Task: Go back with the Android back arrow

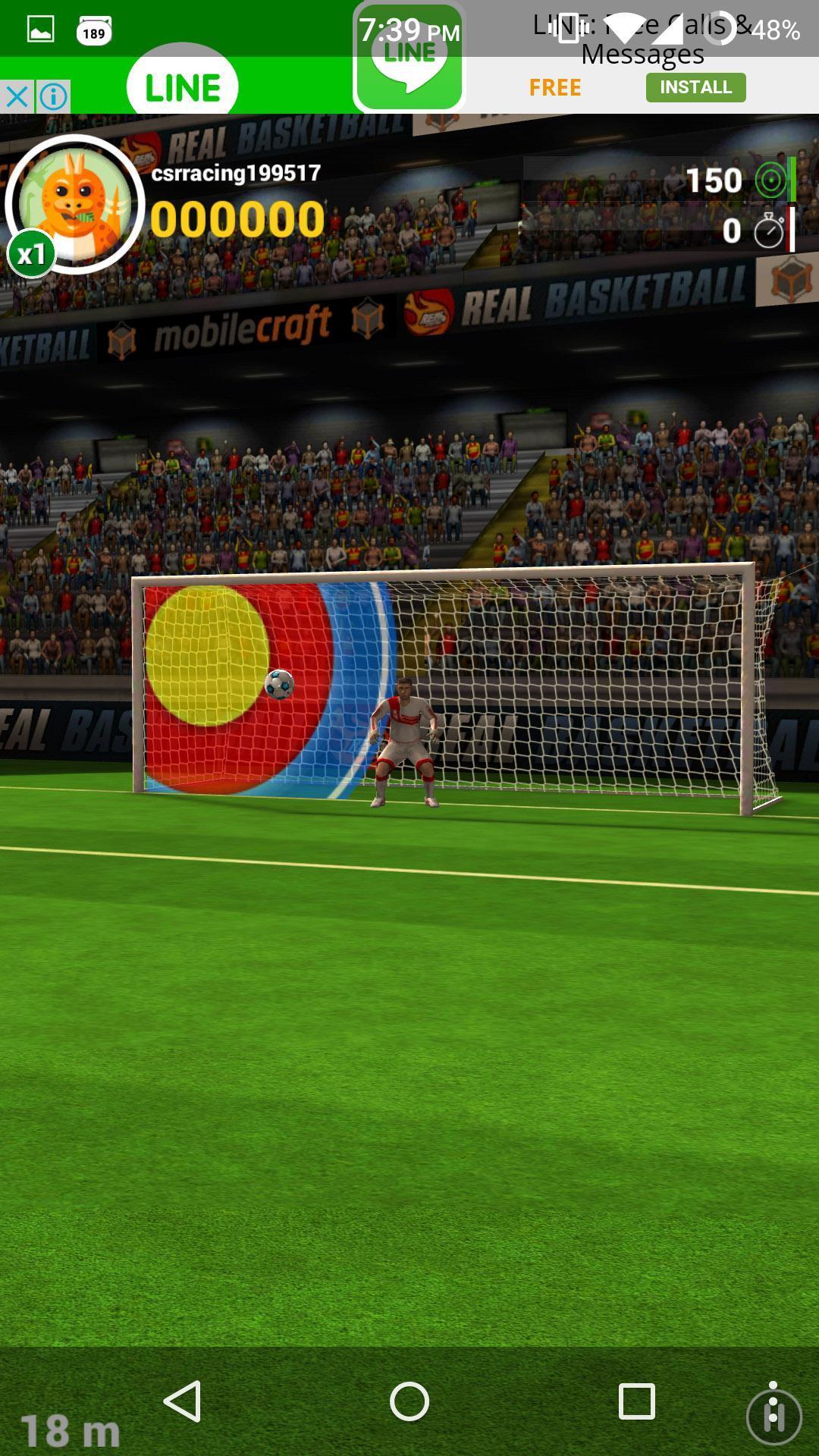Action: pos(183,1401)
